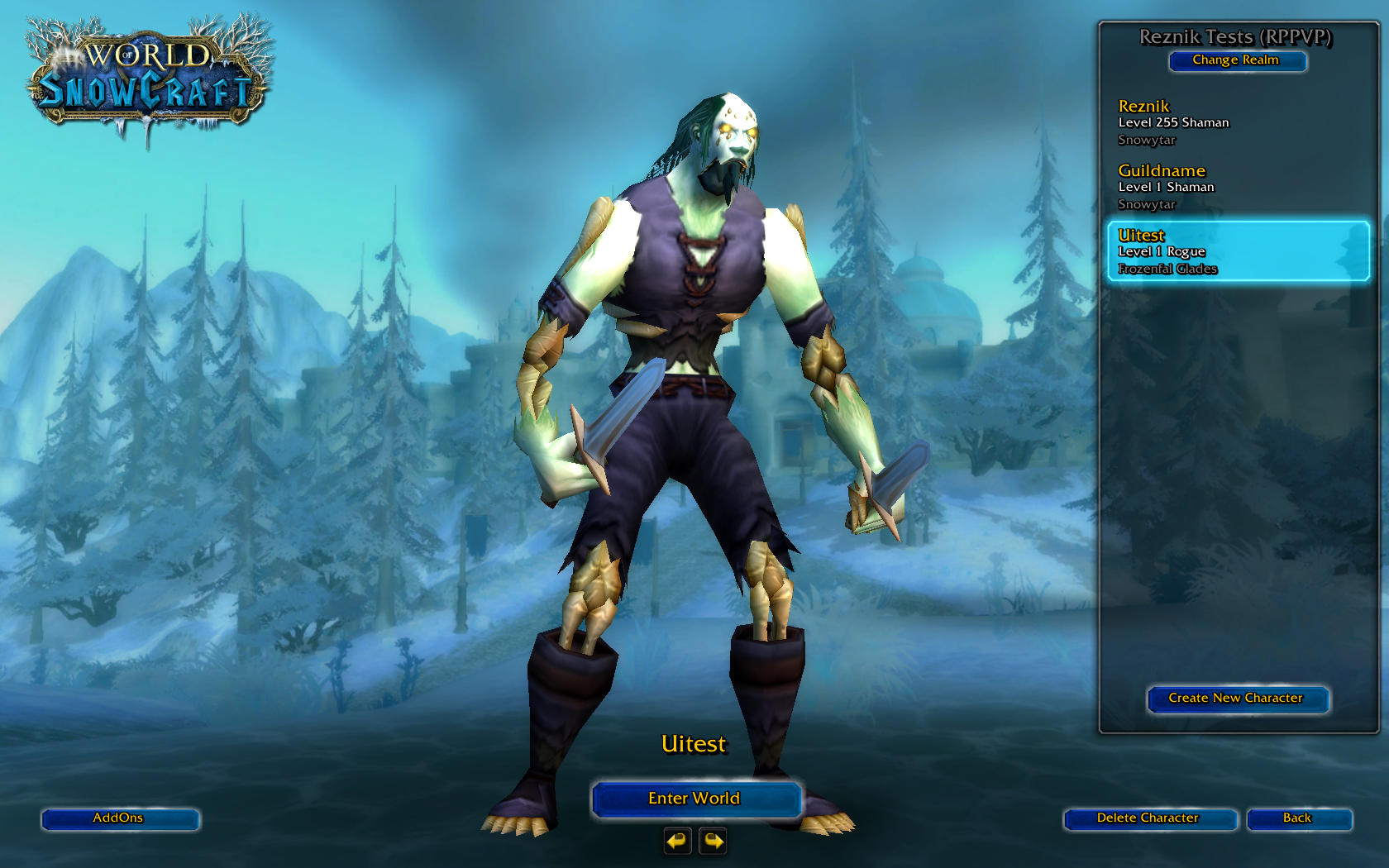Click the Frozenfal Glades location text
Image resolution: width=1389 pixels, height=868 pixels.
point(1167,269)
